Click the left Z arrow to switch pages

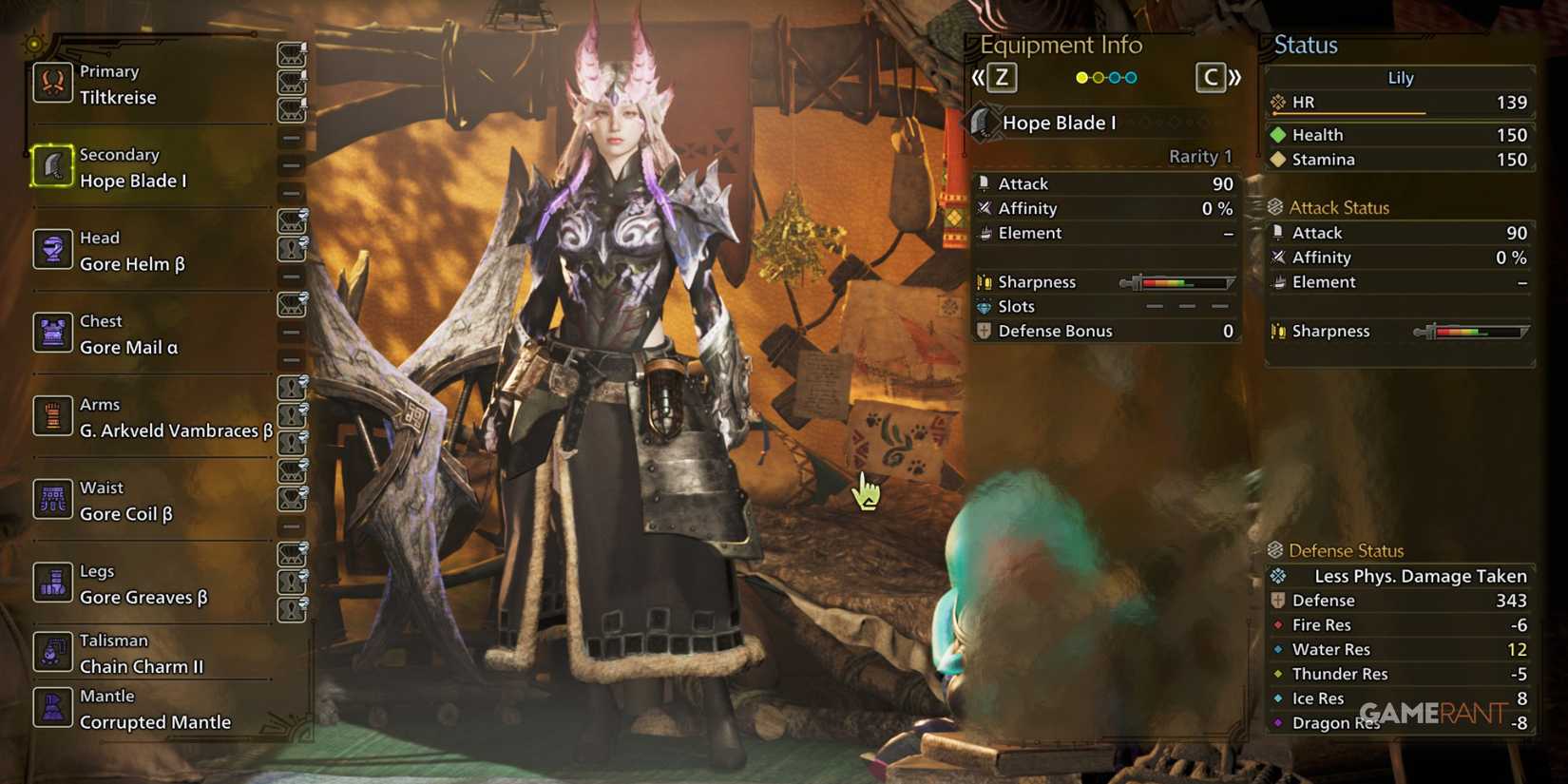click(999, 77)
